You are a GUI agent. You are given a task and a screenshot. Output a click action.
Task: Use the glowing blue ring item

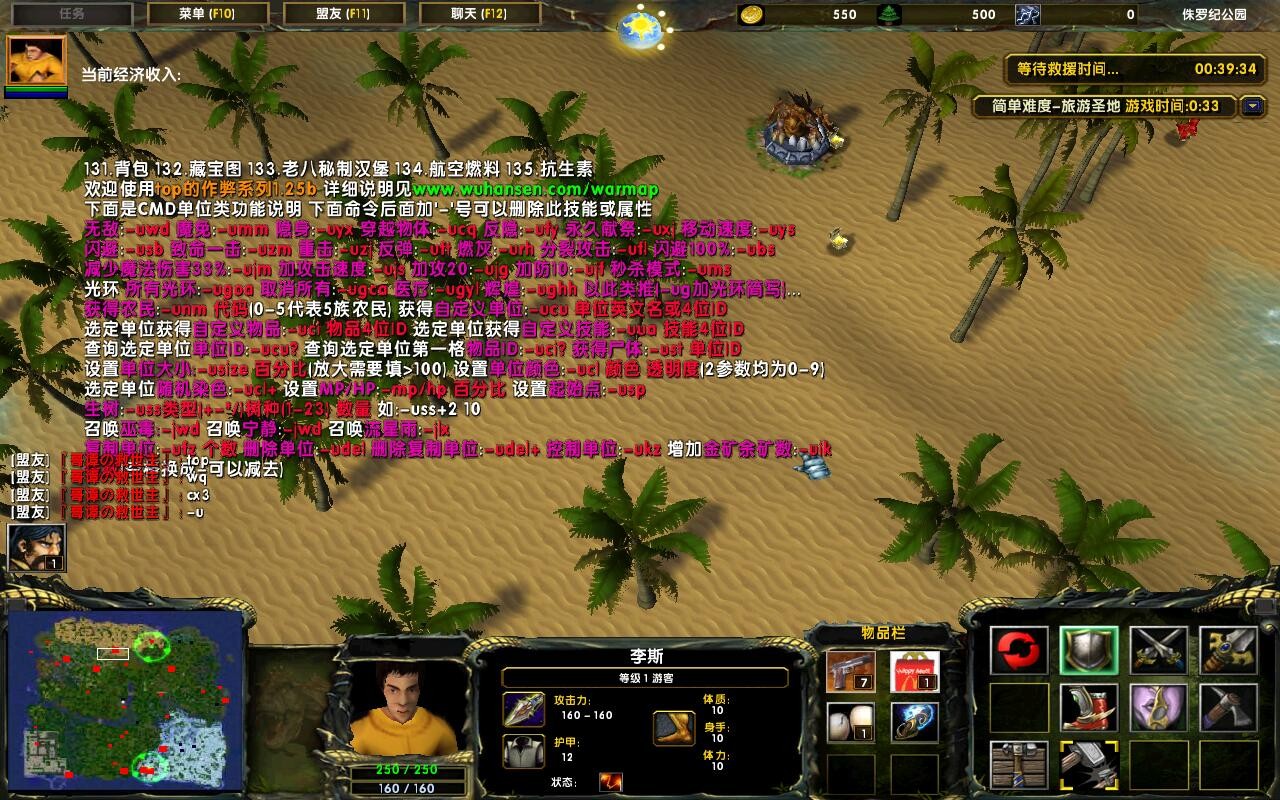click(x=914, y=722)
